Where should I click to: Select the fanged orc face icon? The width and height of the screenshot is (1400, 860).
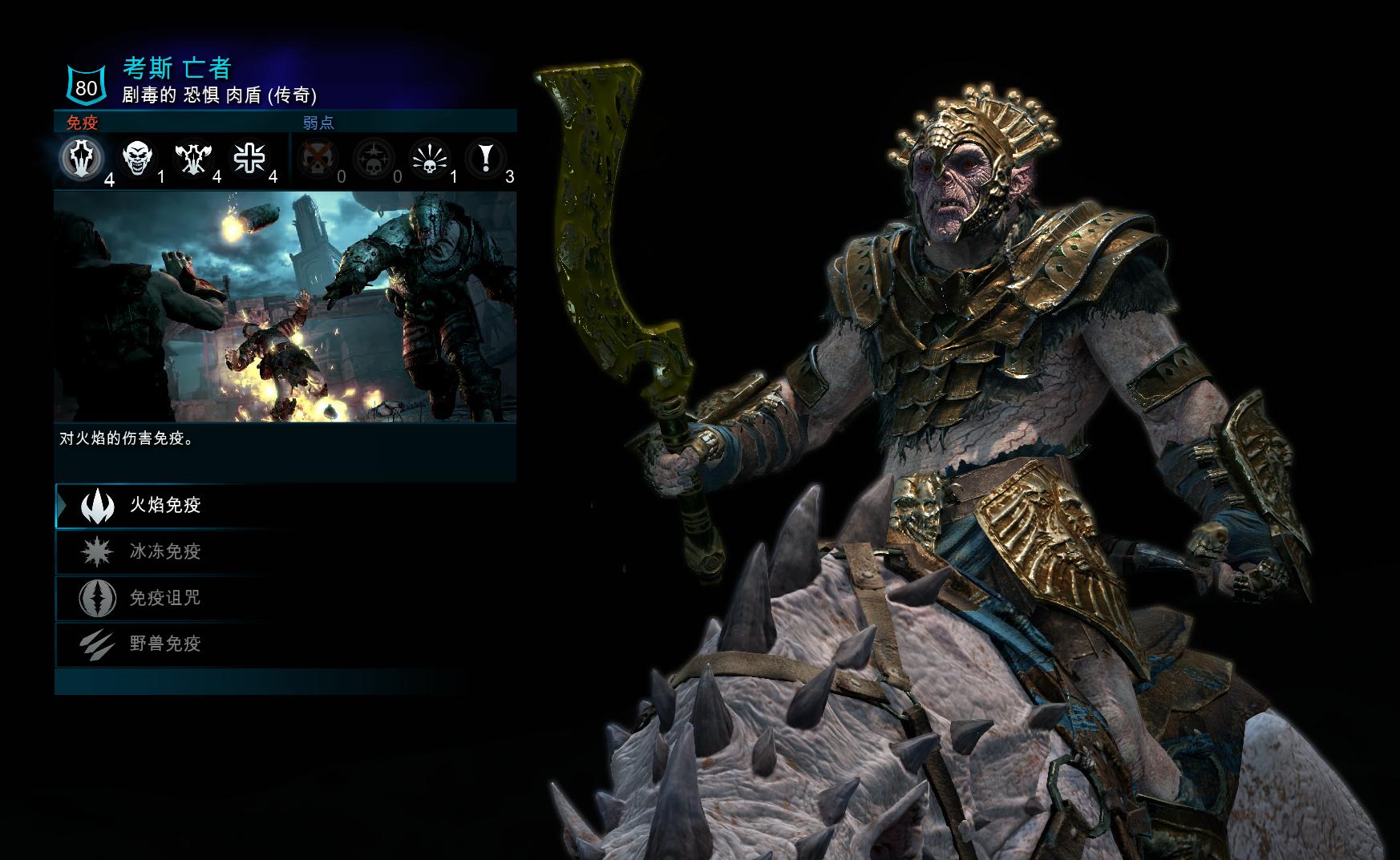coord(137,158)
